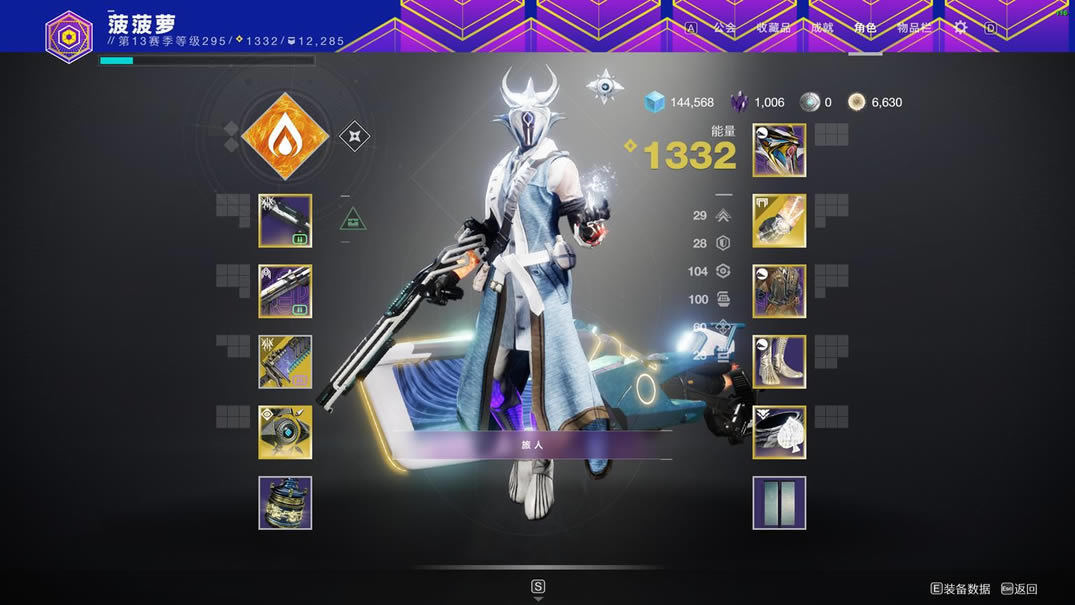Select the kinetic weapon slot
This screenshot has width=1075, height=605.
click(x=285, y=220)
